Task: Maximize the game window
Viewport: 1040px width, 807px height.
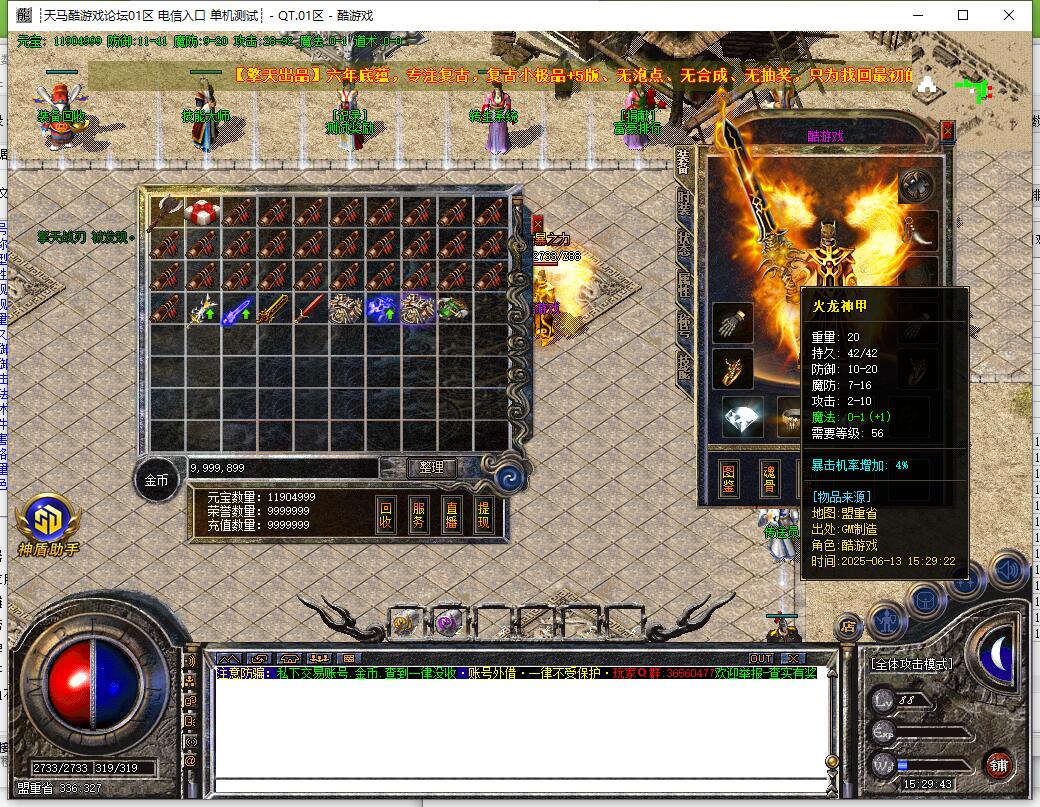Action: click(963, 15)
